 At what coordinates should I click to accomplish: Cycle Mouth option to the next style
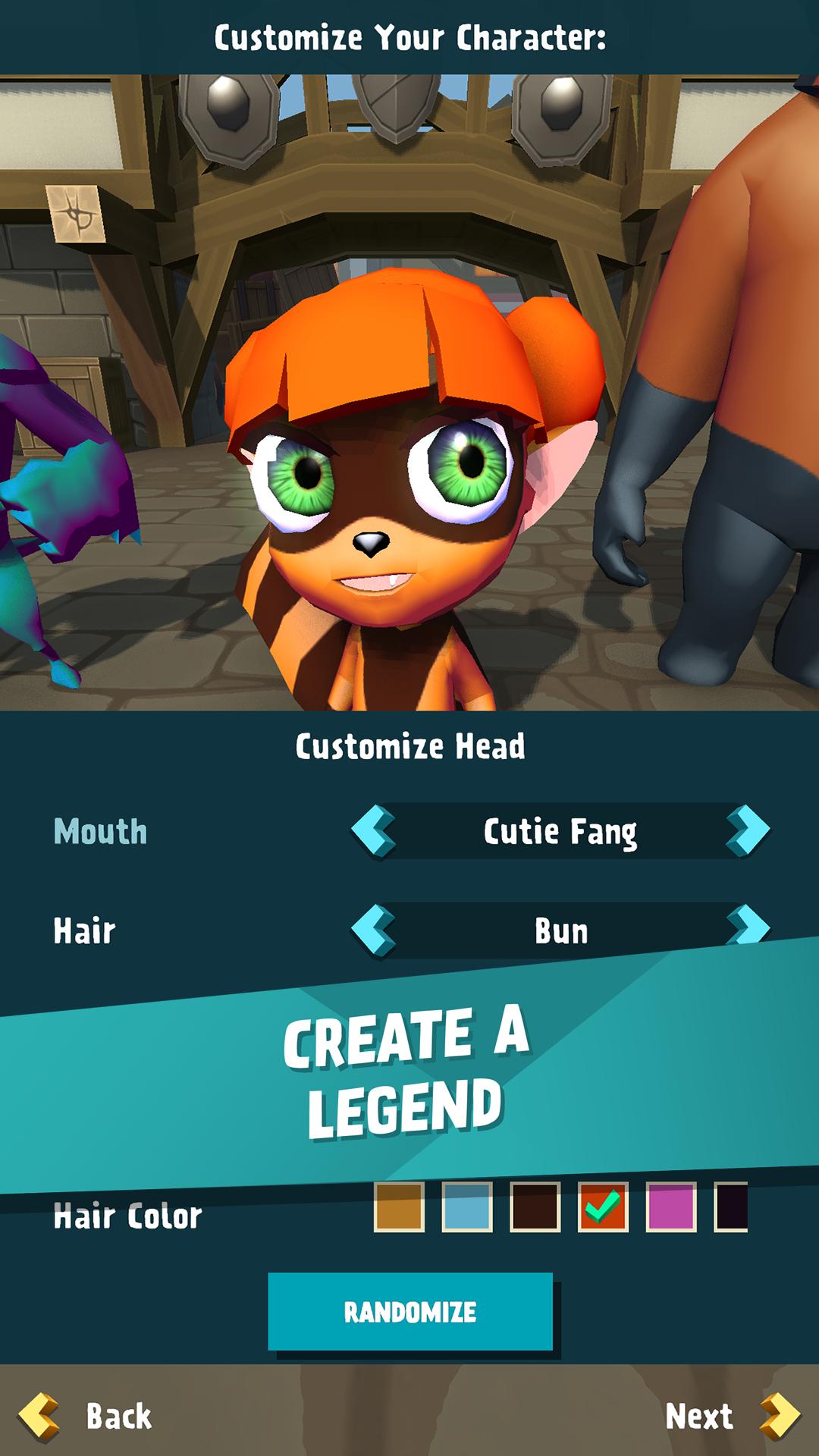pos(748,831)
